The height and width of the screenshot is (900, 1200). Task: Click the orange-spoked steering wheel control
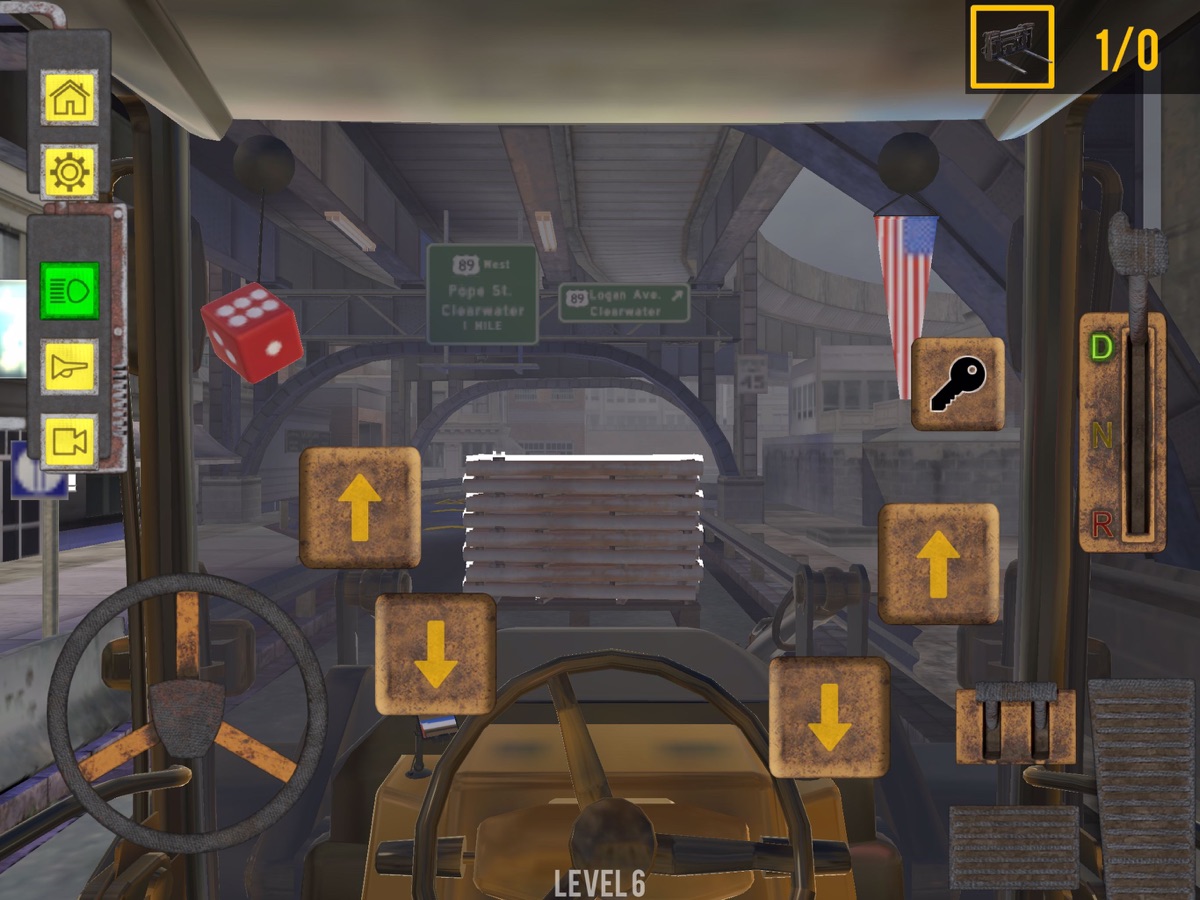[x=188, y=712]
